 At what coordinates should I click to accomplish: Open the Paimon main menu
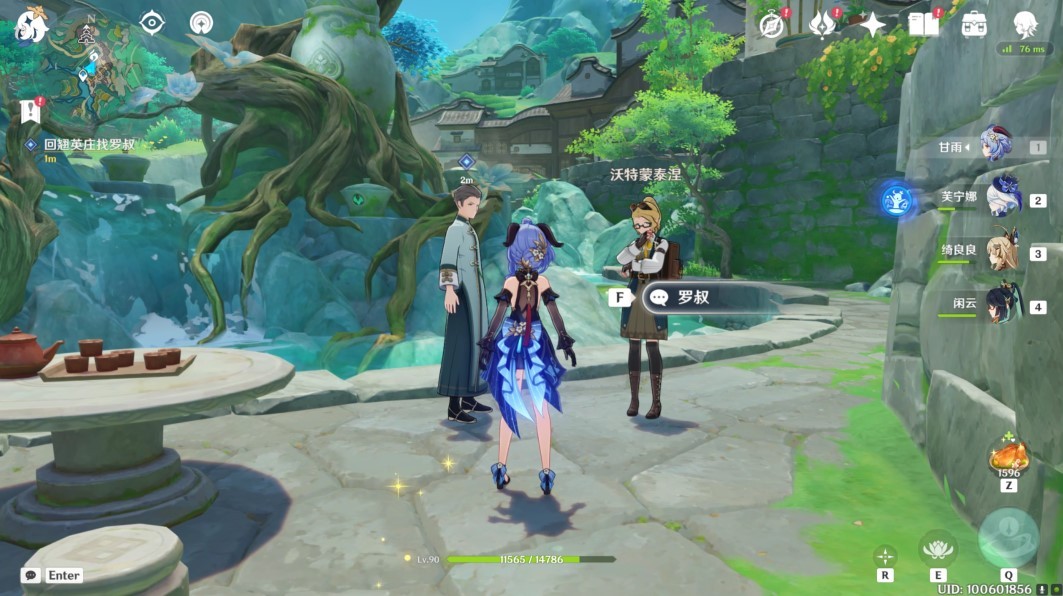pos(30,25)
